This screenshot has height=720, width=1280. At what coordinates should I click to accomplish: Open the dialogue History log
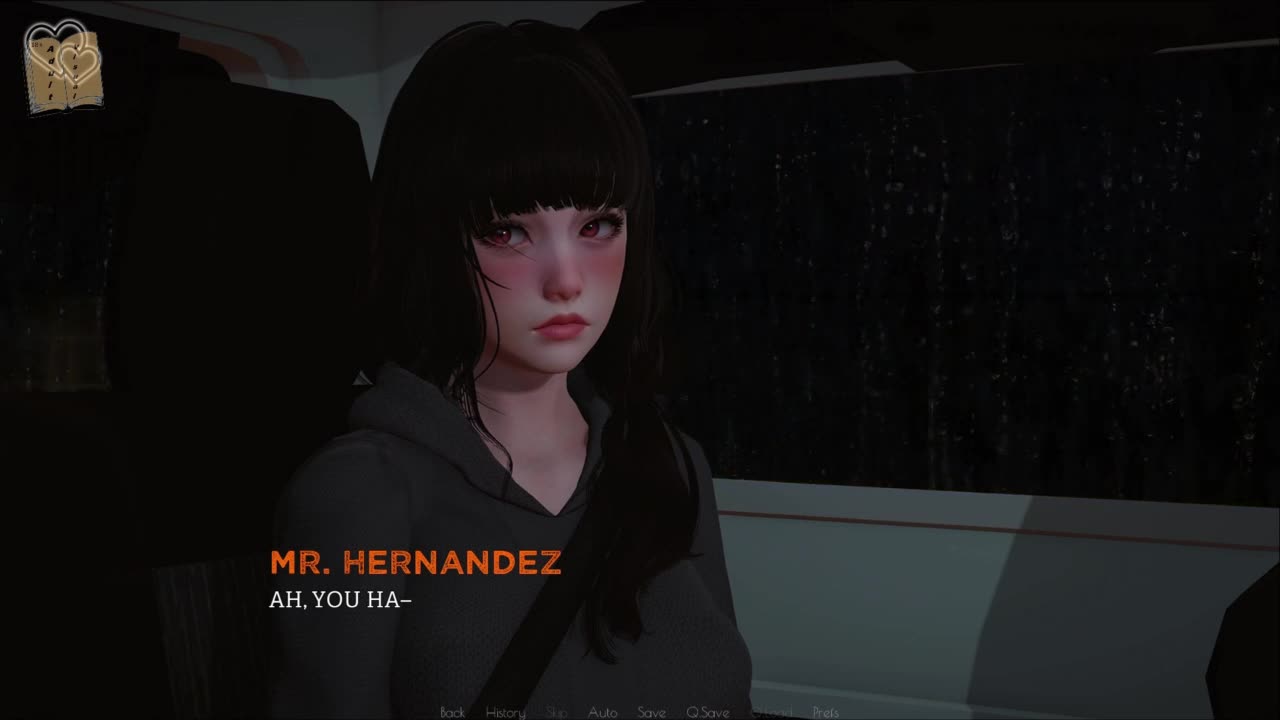505,712
